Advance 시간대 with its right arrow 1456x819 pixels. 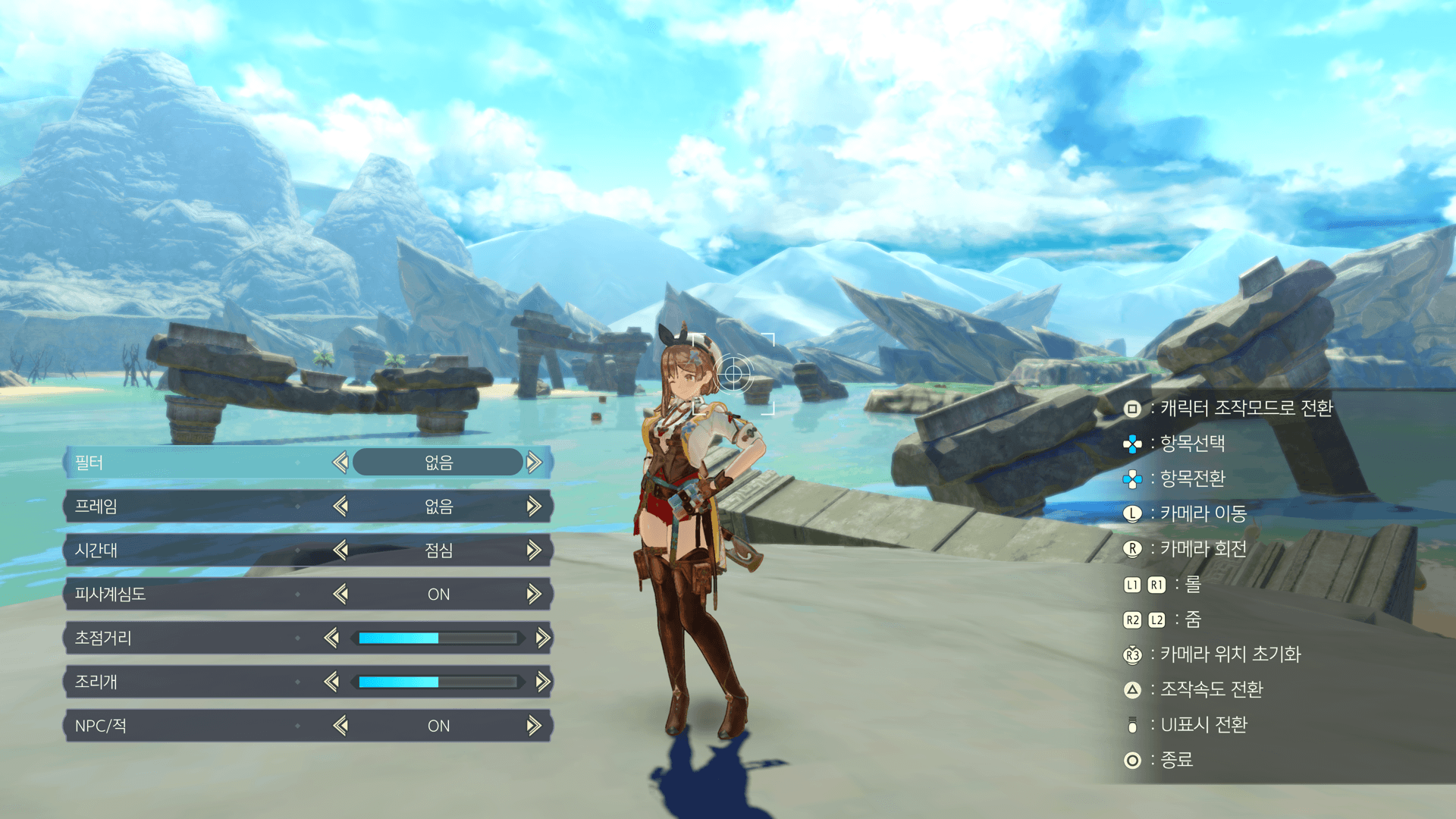535,550
